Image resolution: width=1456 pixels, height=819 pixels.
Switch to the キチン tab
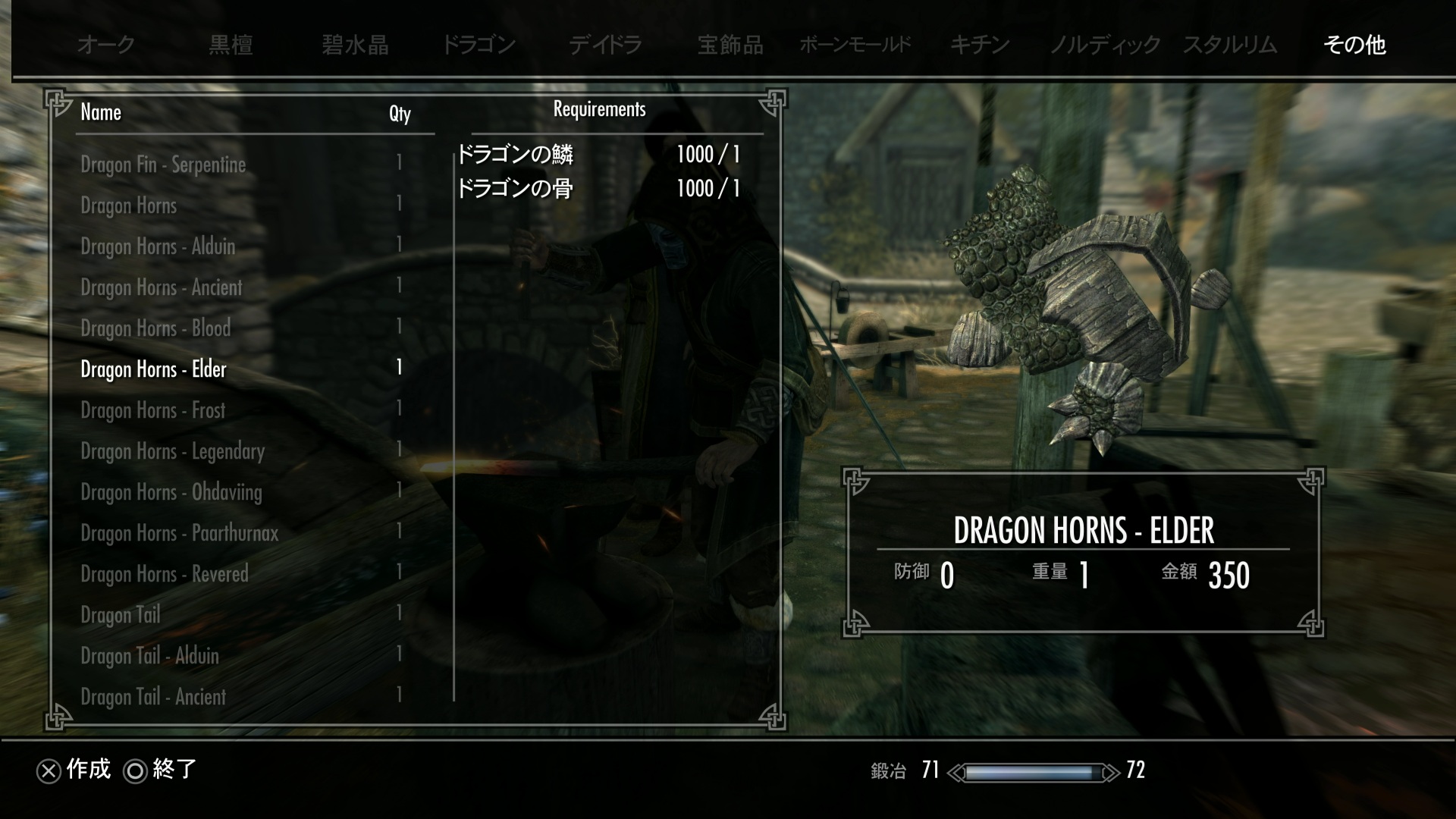(x=980, y=45)
